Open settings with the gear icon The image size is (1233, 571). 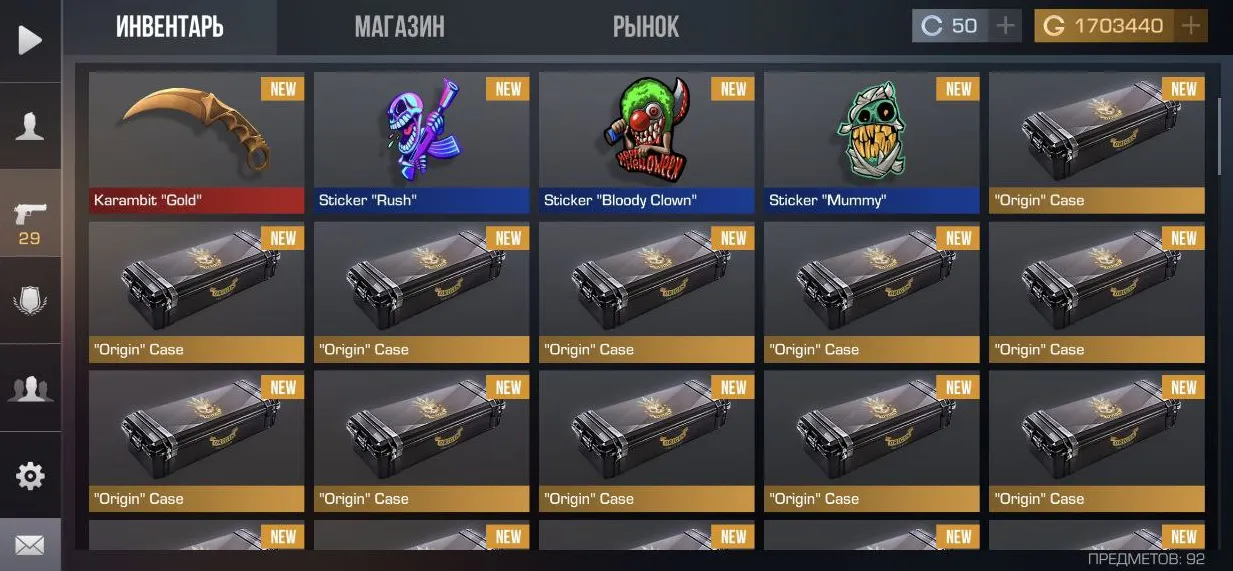point(30,475)
